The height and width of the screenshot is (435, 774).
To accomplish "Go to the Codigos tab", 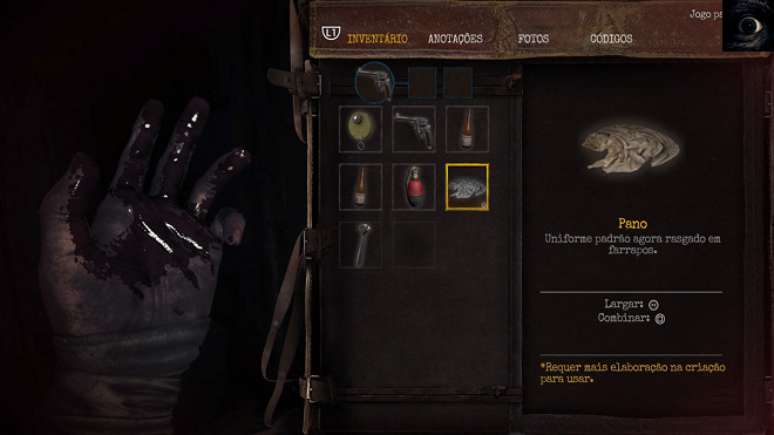I will pyautogui.click(x=611, y=39).
